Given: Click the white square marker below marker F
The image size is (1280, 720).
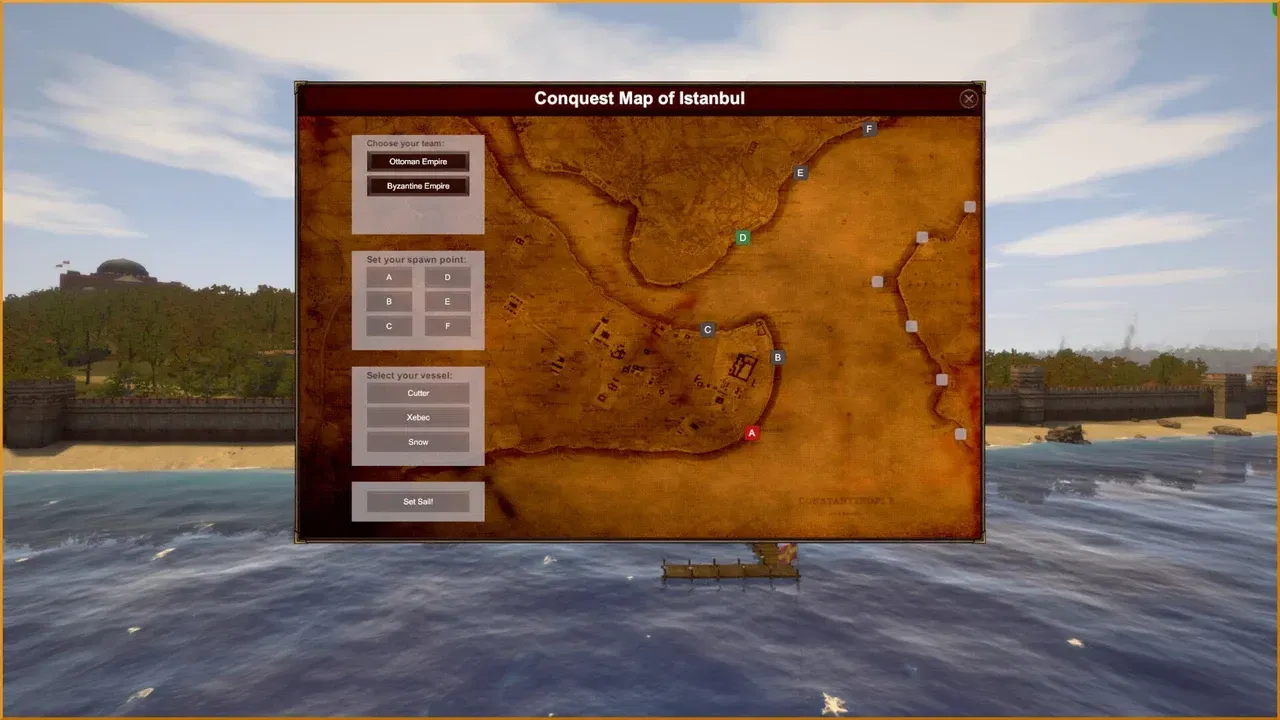Looking at the screenshot, I should pyautogui.click(x=968, y=206).
